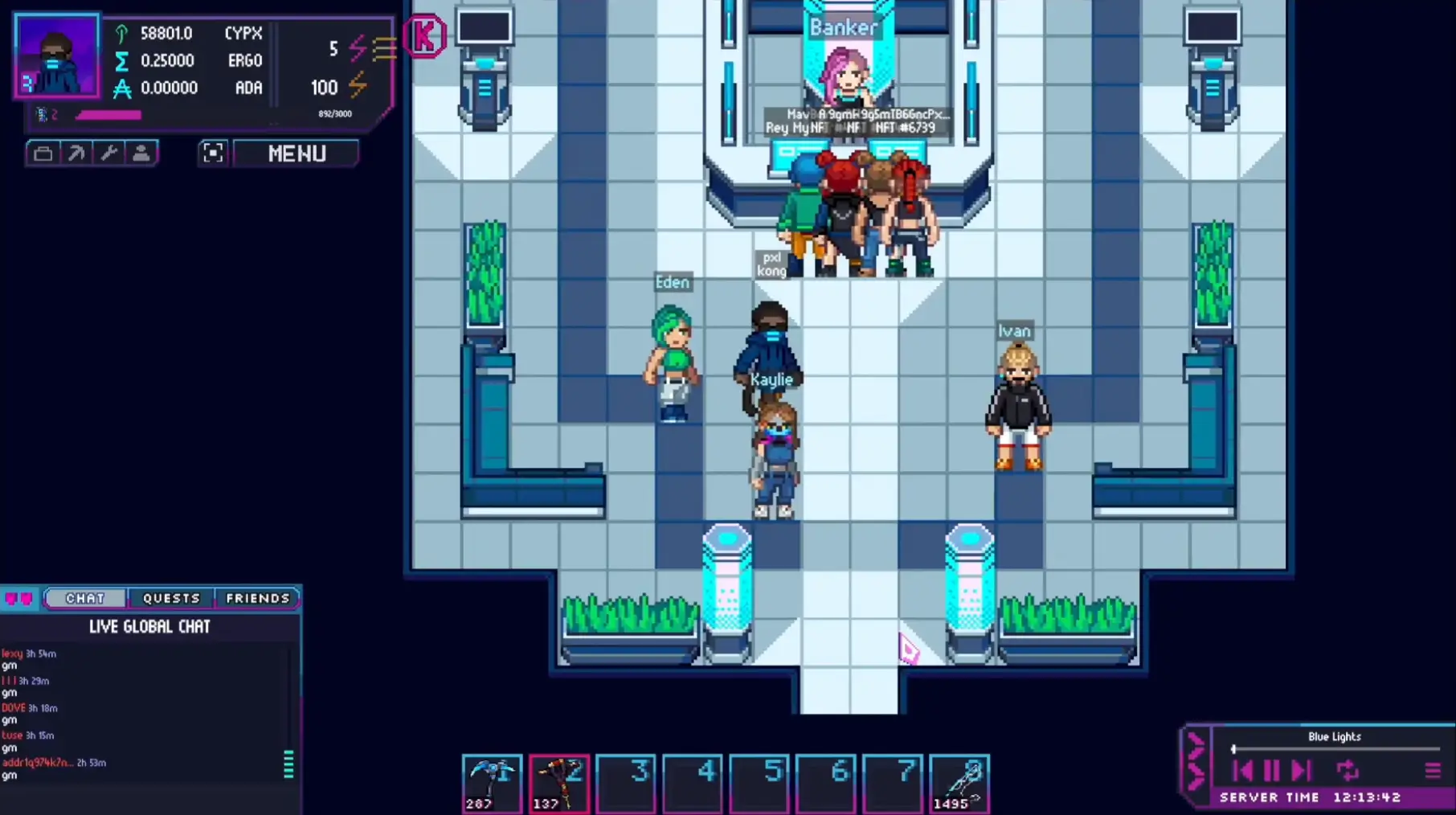Screen dimensions: 1456x815
Task: Skip to the next music track
Action: tap(1302, 770)
